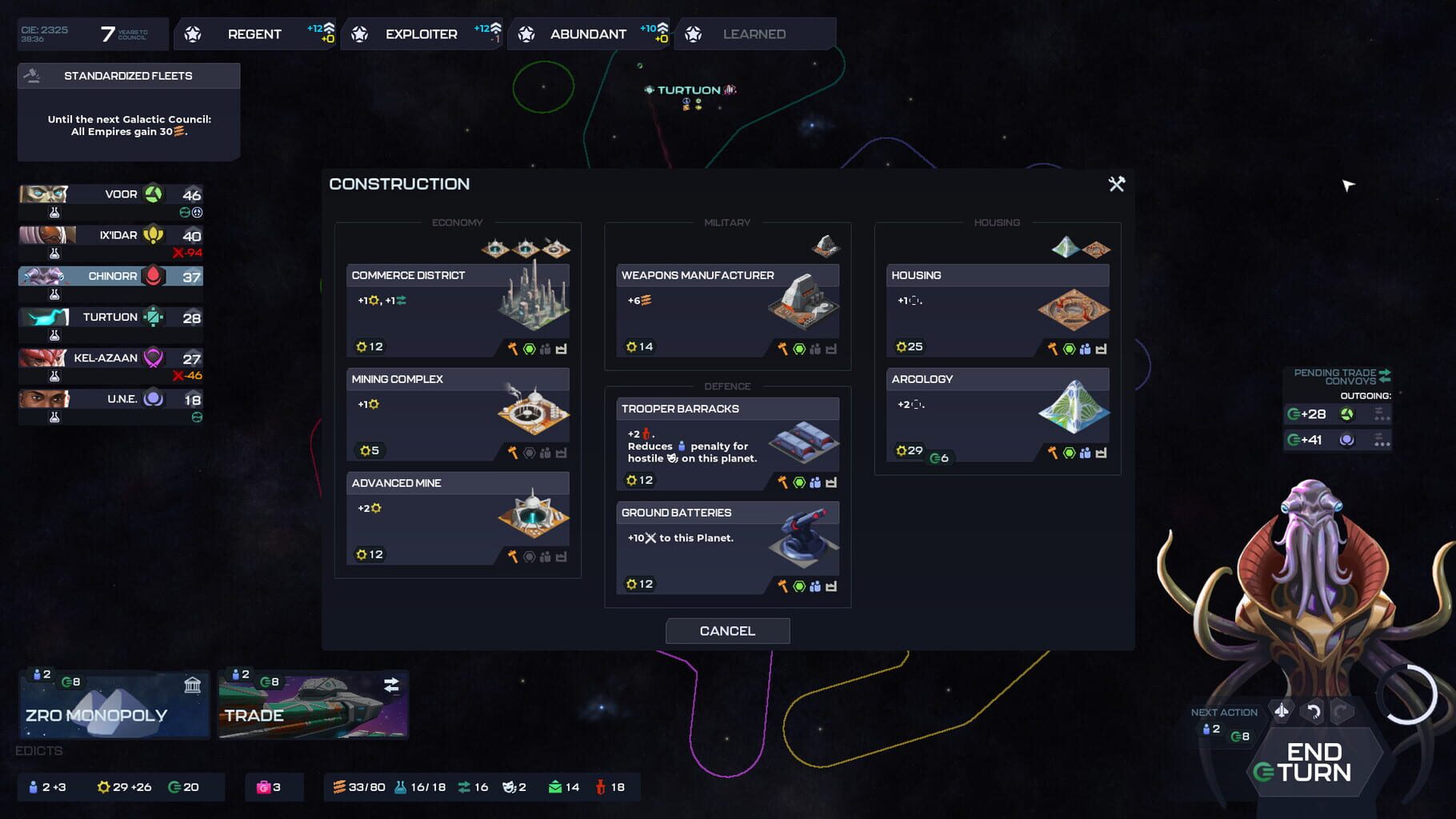Expand the Chinorr empire row in the diplomacy list
Viewport: 1456px width, 819px height.
point(111,276)
